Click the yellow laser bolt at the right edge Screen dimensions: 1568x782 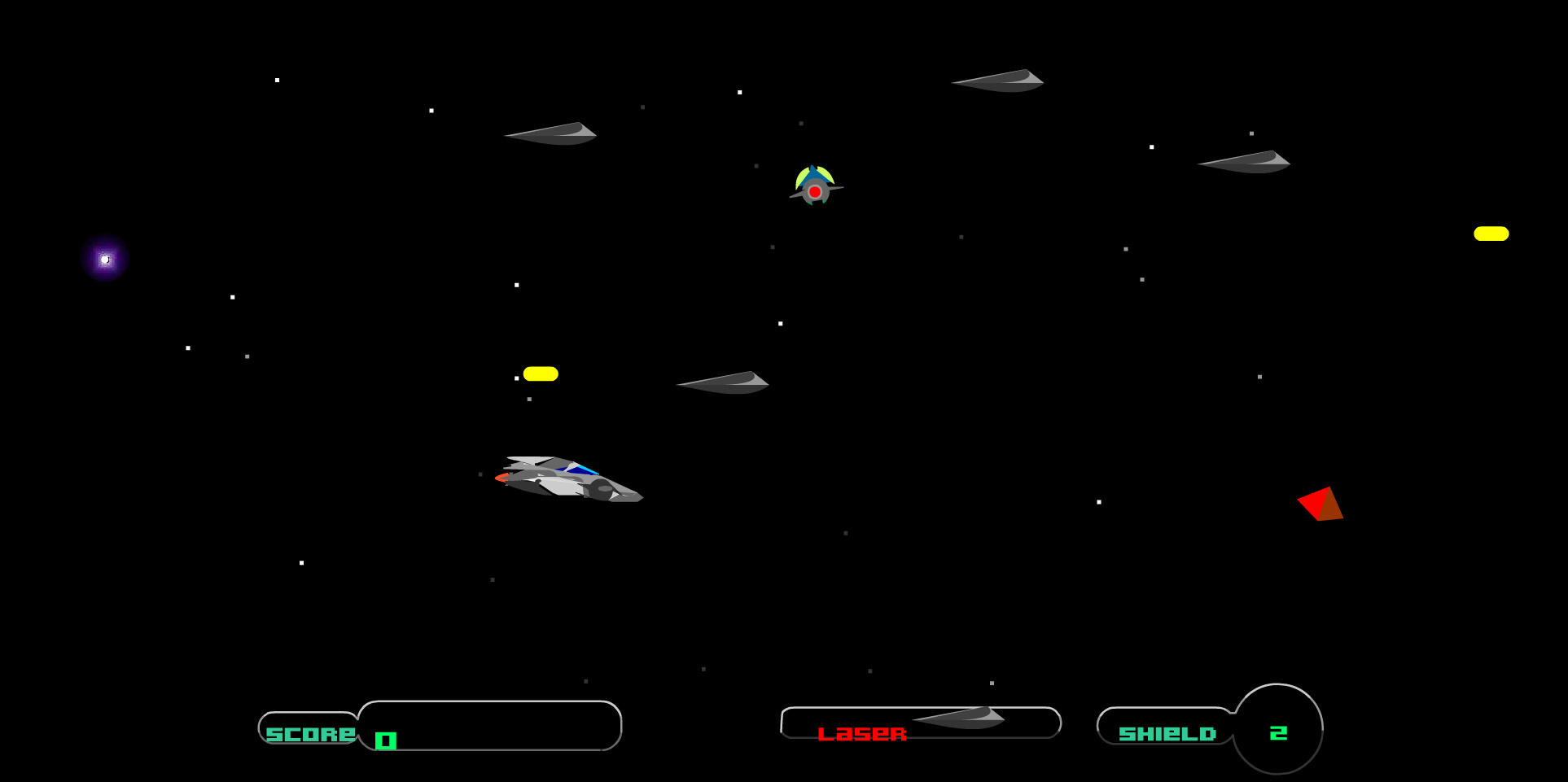click(1492, 234)
